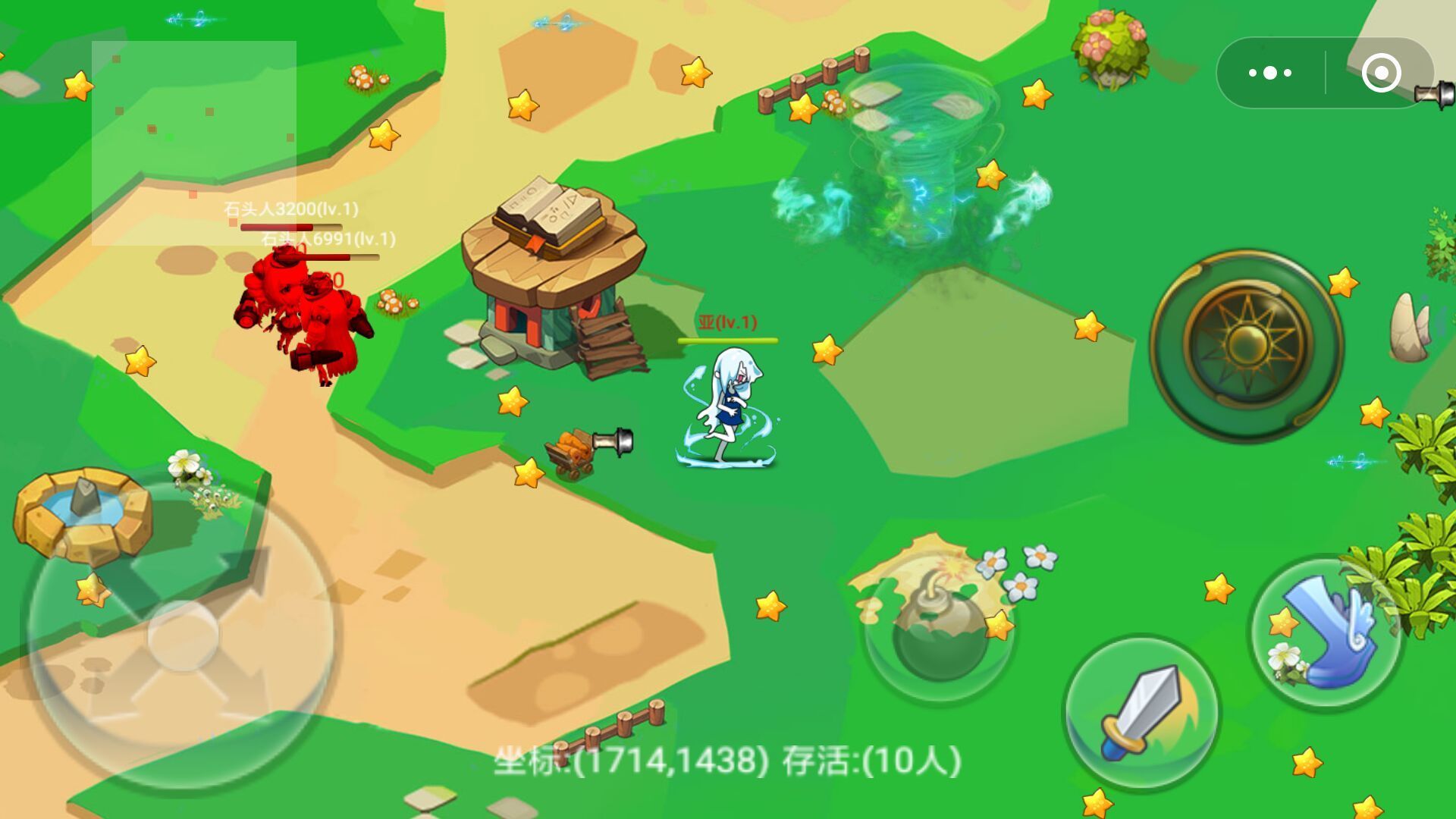Open the WeChat three-dot more menu
This screenshot has width=1456, height=819.
[1269, 72]
